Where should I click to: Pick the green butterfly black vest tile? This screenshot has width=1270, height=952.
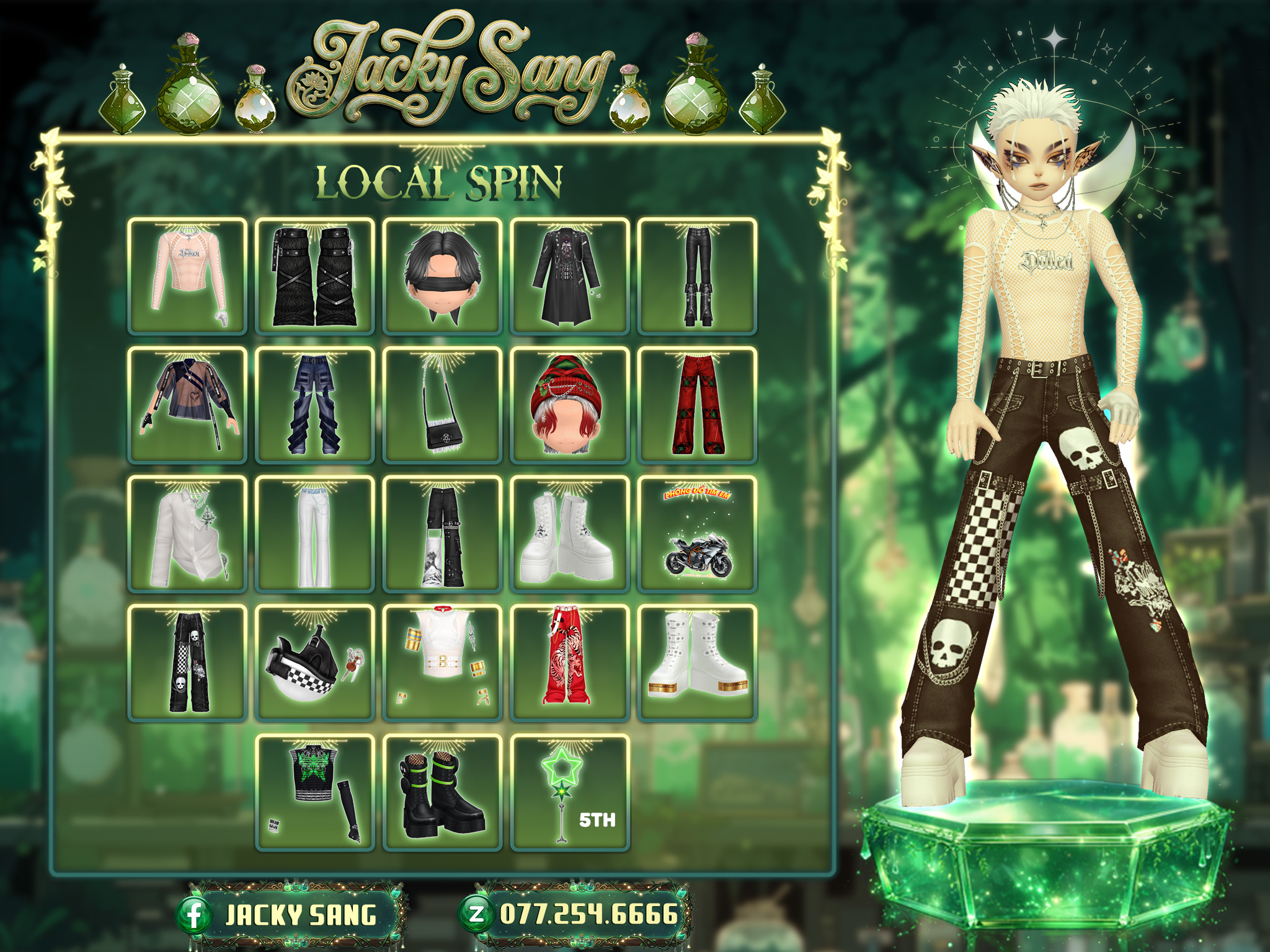coord(315,791)
